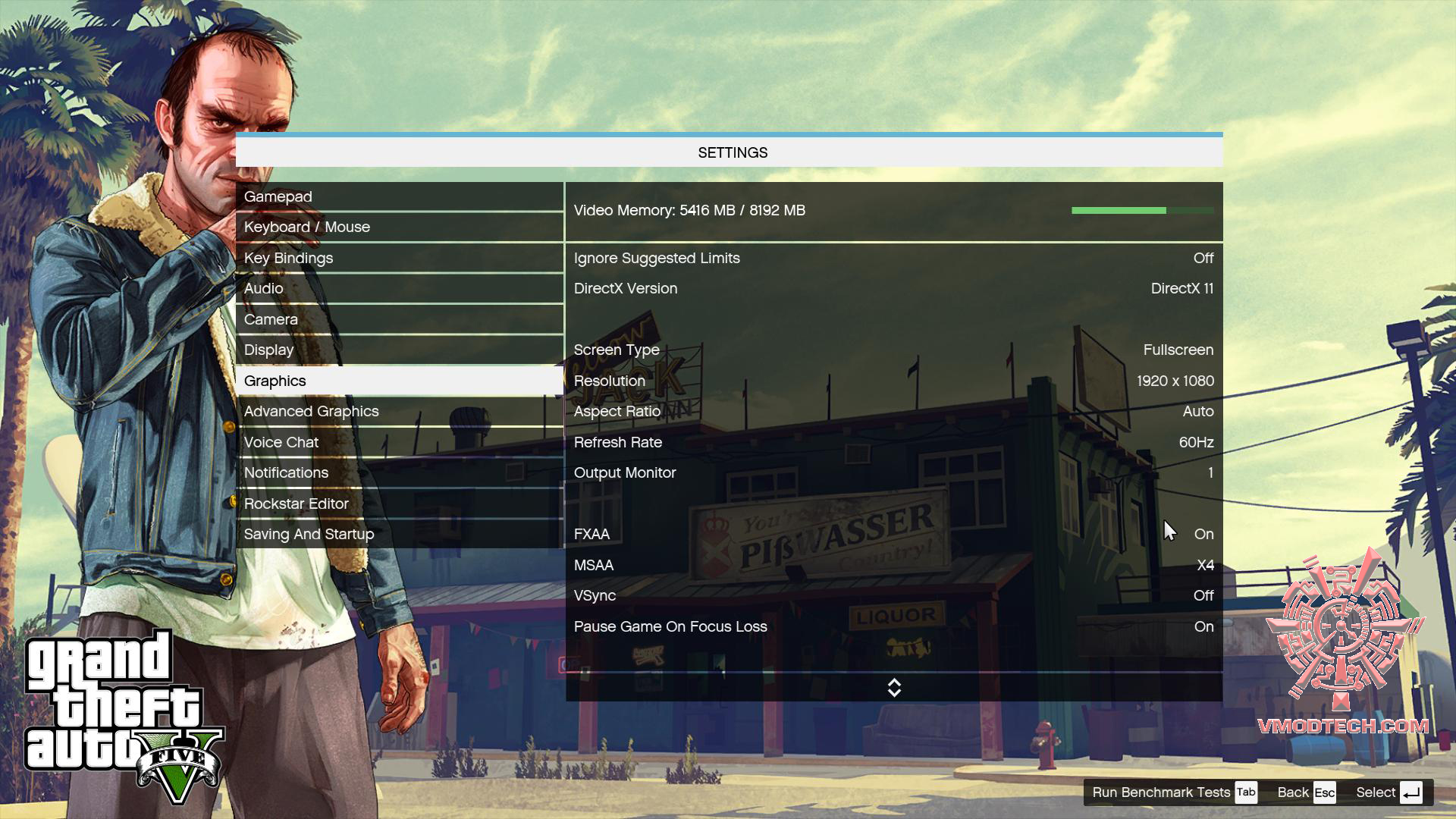Go to Voice Chat settings
The width and height of the screenshot is (1456, 819).
click(x=399, y=443)
